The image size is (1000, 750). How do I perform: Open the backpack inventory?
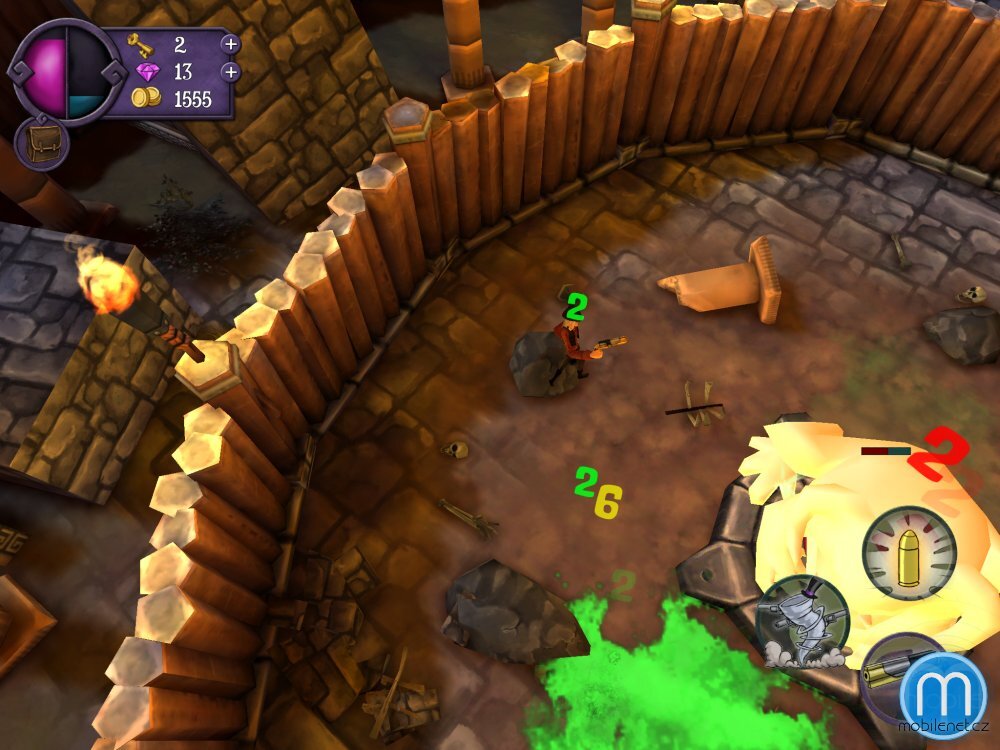click(x=41, y=143)
